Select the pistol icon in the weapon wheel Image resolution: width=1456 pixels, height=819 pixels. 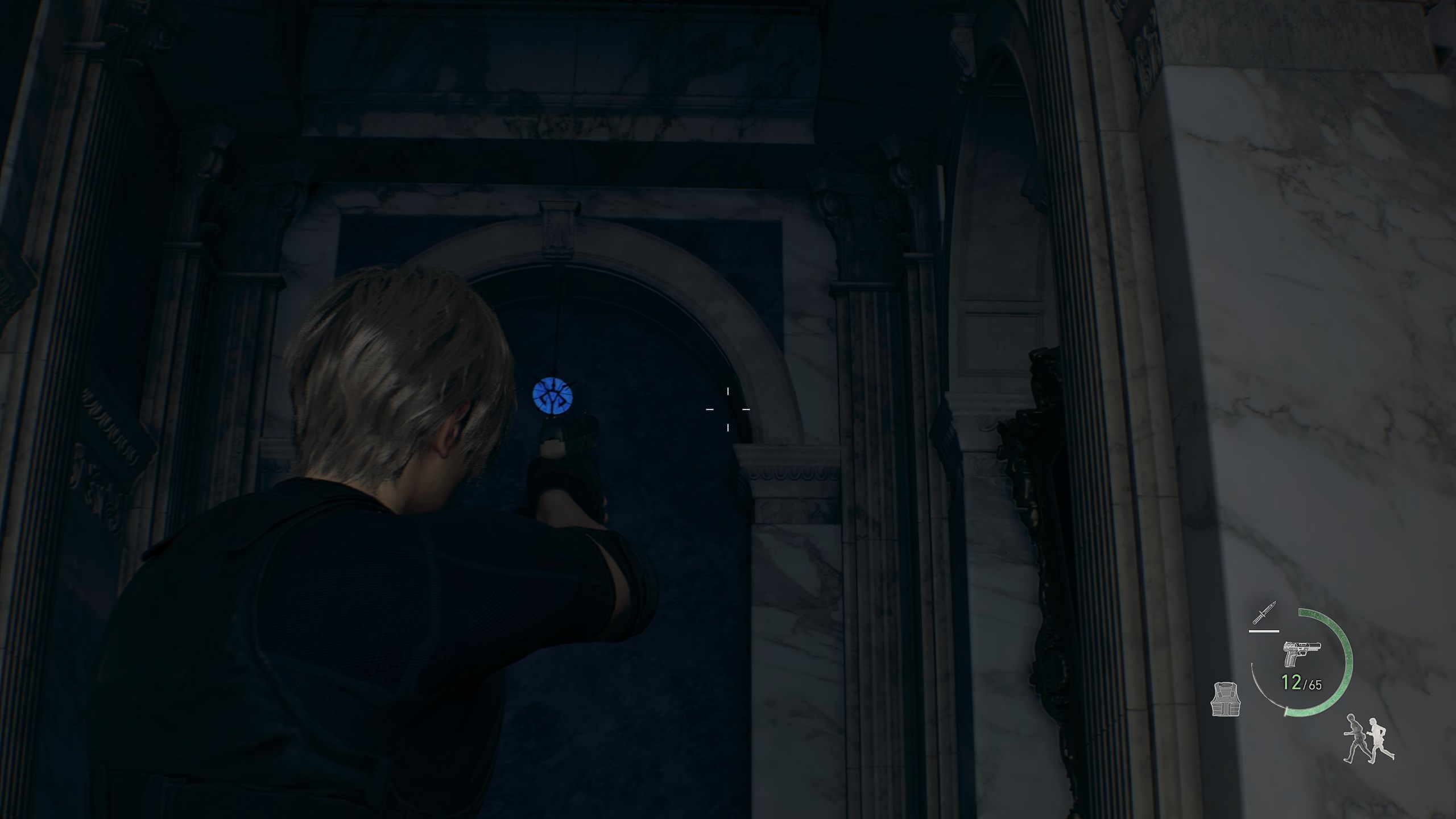(x=1302, y=654)
